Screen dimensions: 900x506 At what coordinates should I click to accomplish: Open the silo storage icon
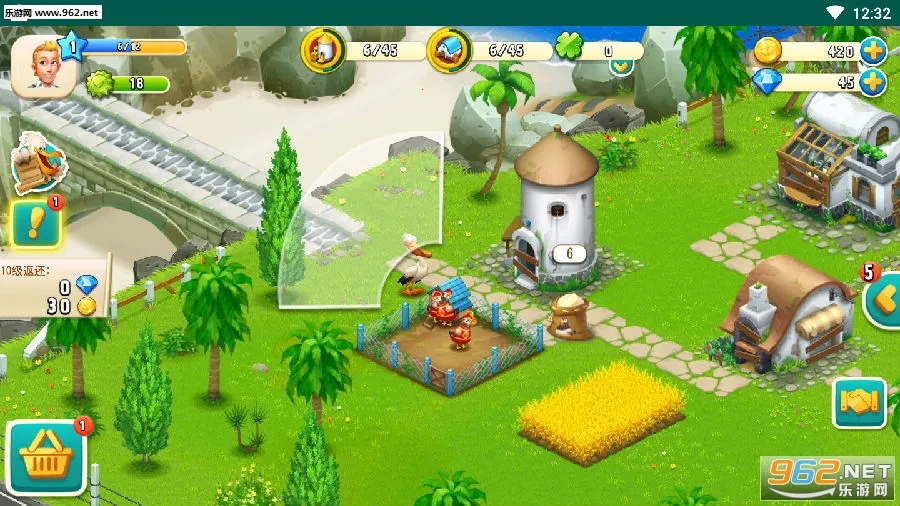(x=322, y=50)
